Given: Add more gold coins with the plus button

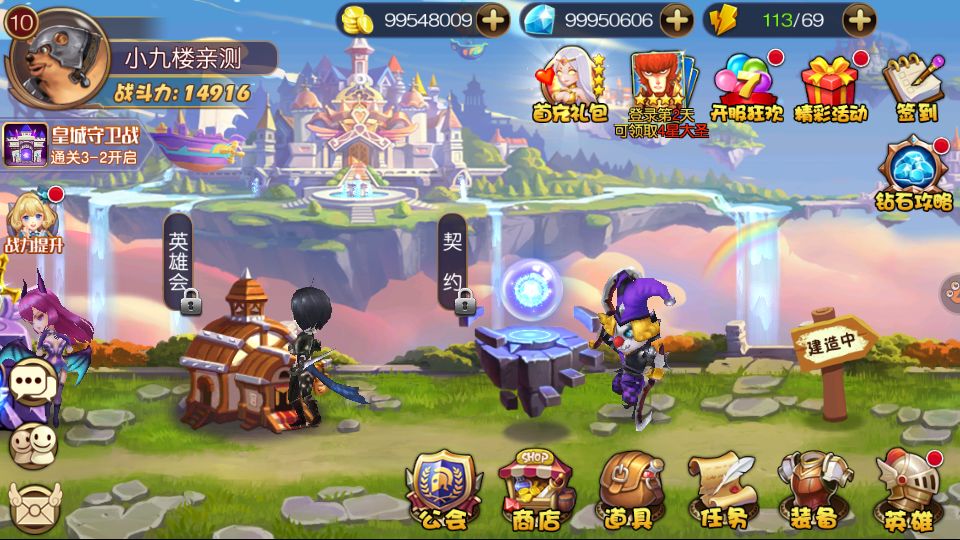Looking at the screenshot, I should (x=492, y=19).
